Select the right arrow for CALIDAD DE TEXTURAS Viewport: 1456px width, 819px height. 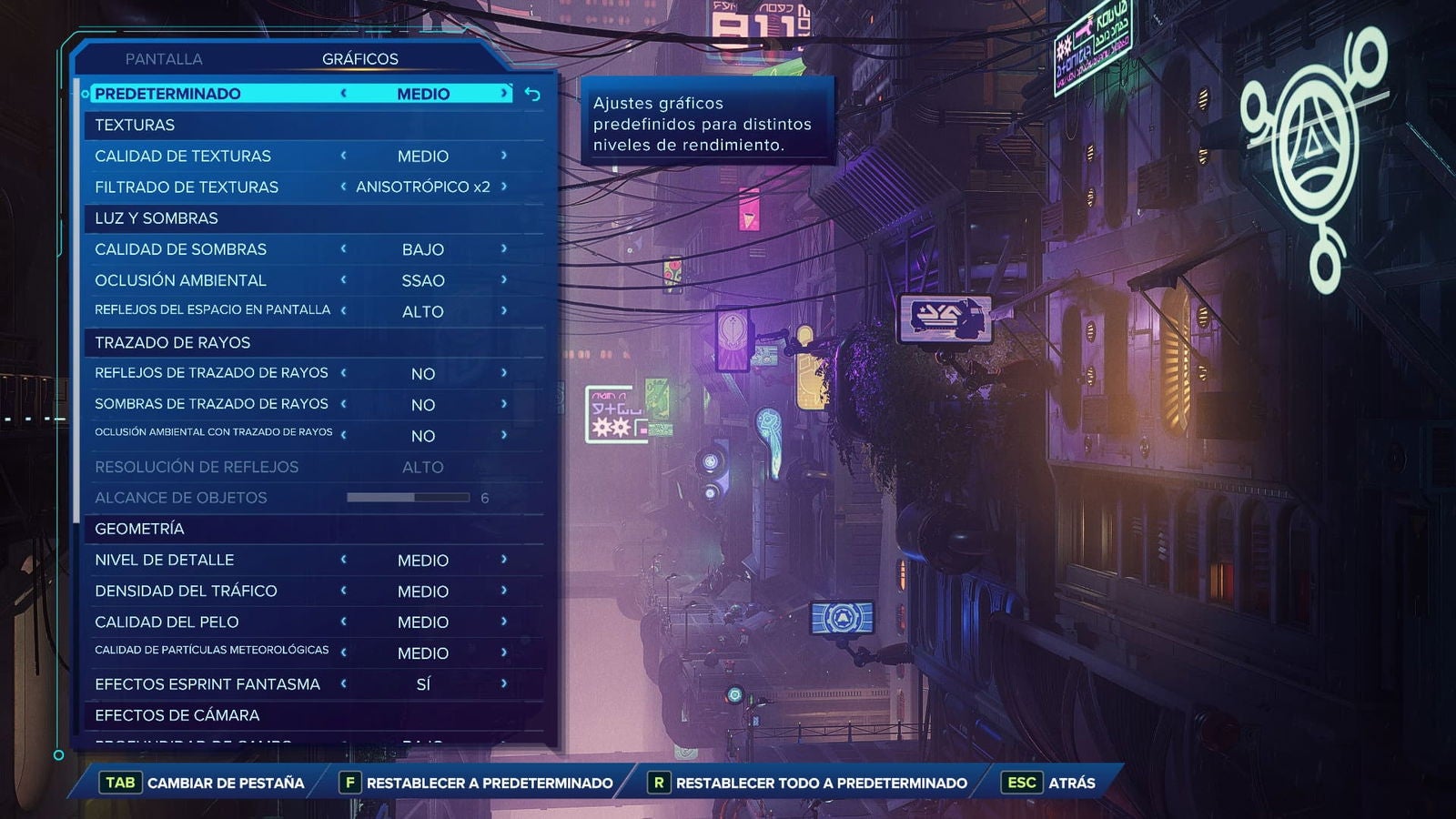click(x=502, y=156)
